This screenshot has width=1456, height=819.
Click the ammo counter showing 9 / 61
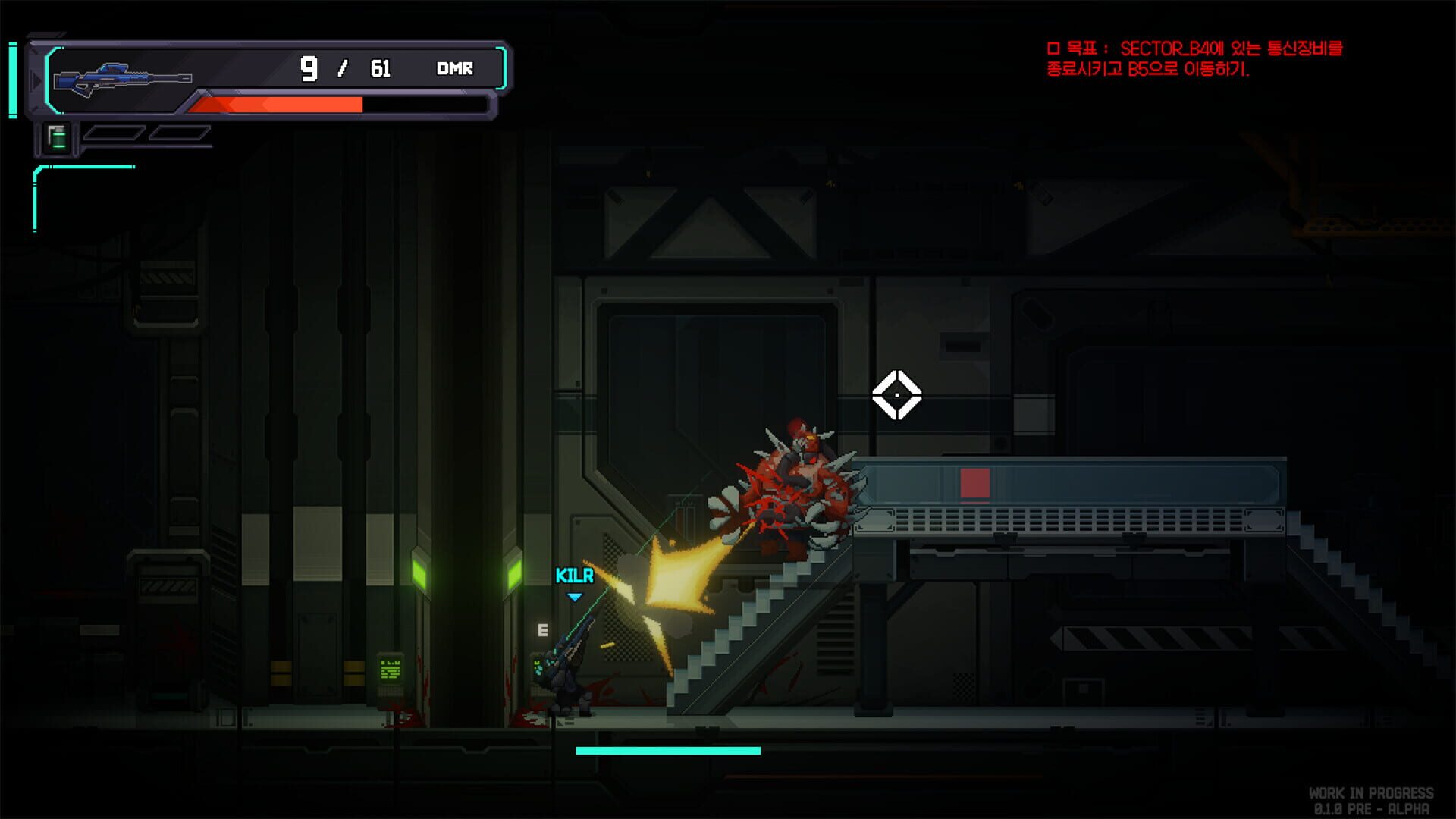[345, 68]
